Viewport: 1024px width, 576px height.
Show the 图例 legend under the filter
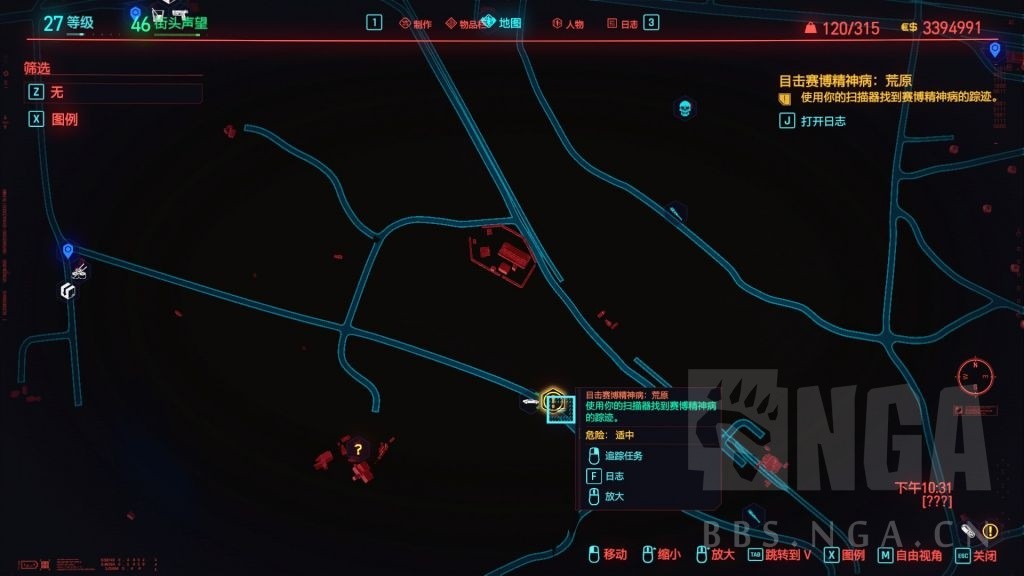pyautogui.click(x=64, y=118)
